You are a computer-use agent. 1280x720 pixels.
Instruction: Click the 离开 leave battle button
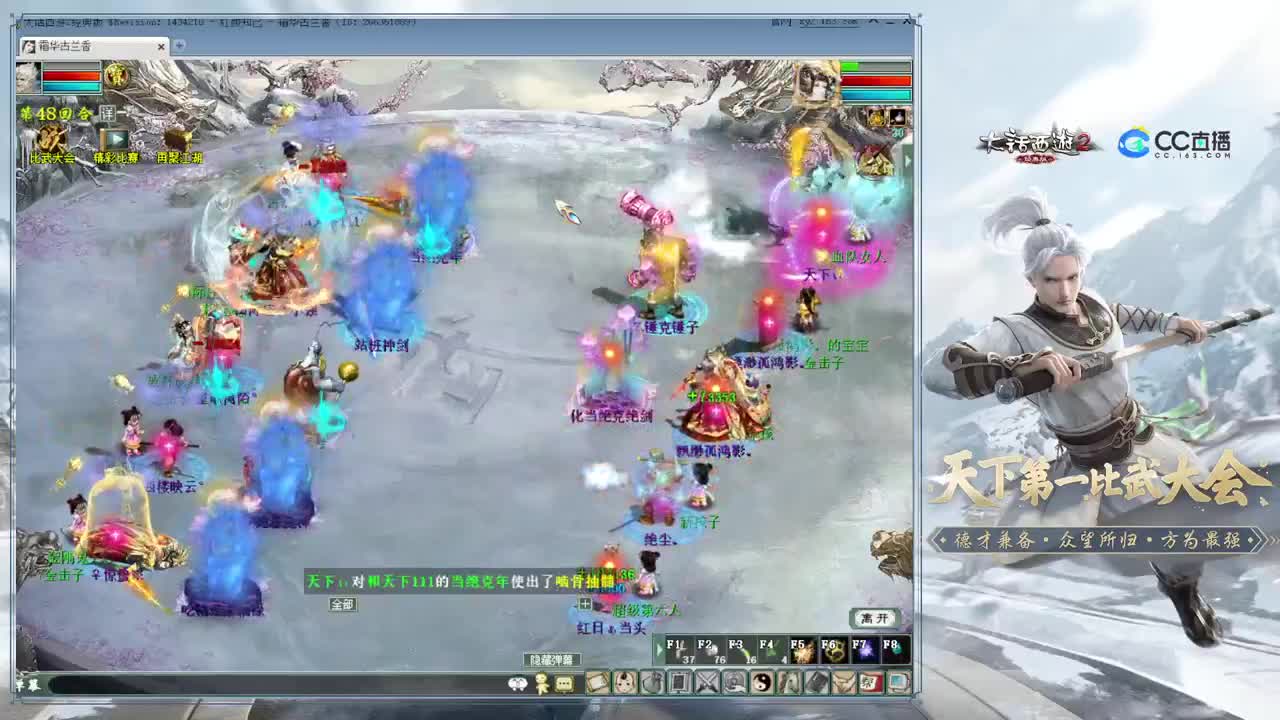(x=876, y=618)
